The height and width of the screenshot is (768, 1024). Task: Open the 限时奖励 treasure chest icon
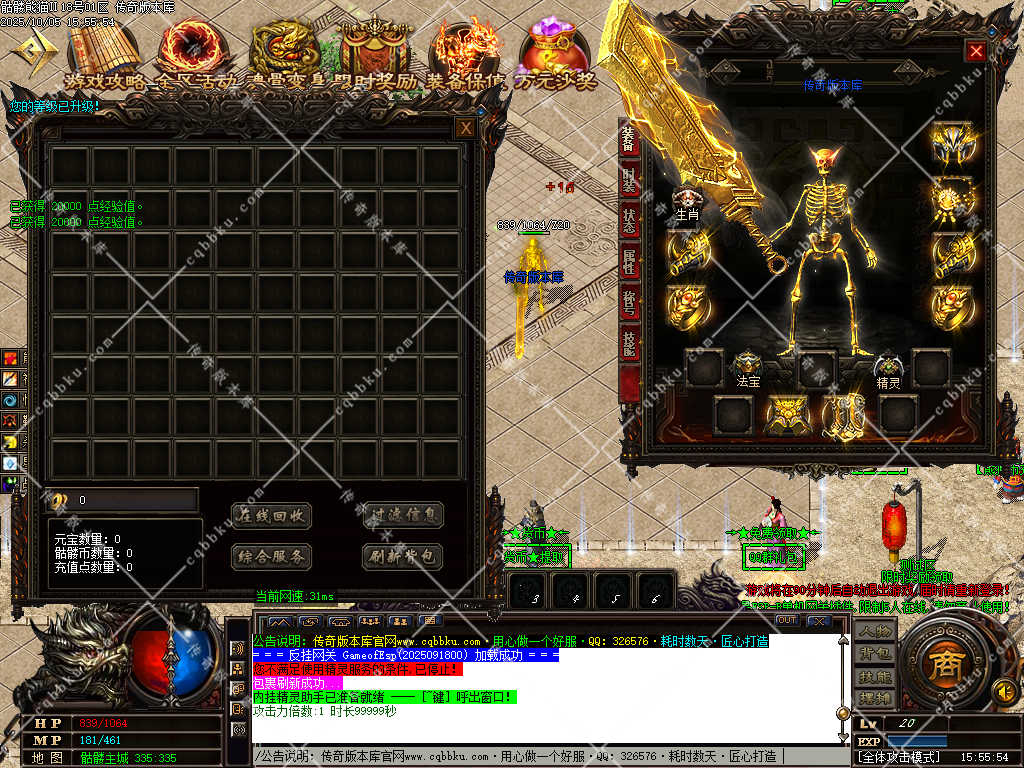[x=376, y=48]
